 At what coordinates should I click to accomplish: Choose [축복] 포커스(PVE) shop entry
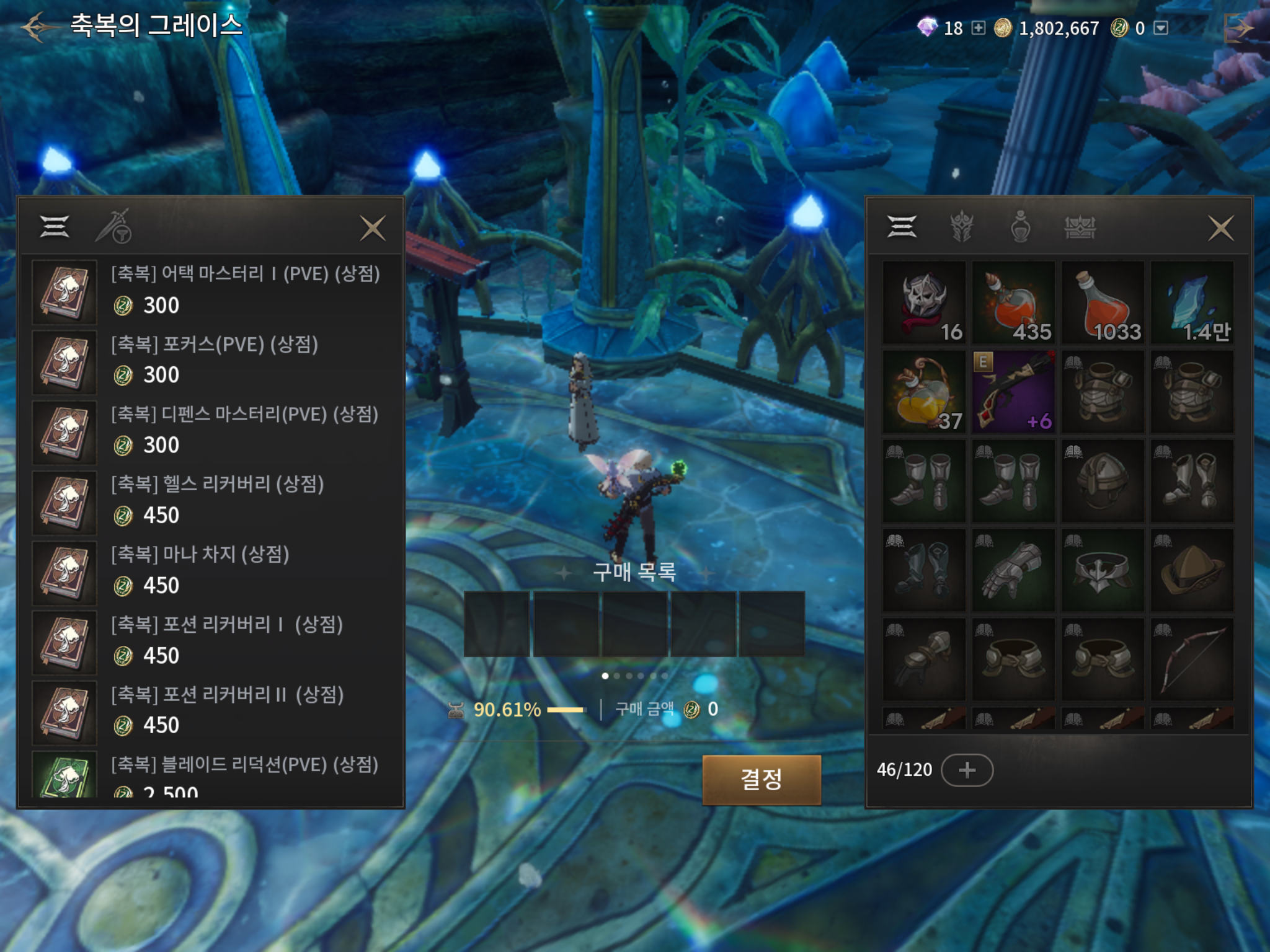tap(211, 361)
